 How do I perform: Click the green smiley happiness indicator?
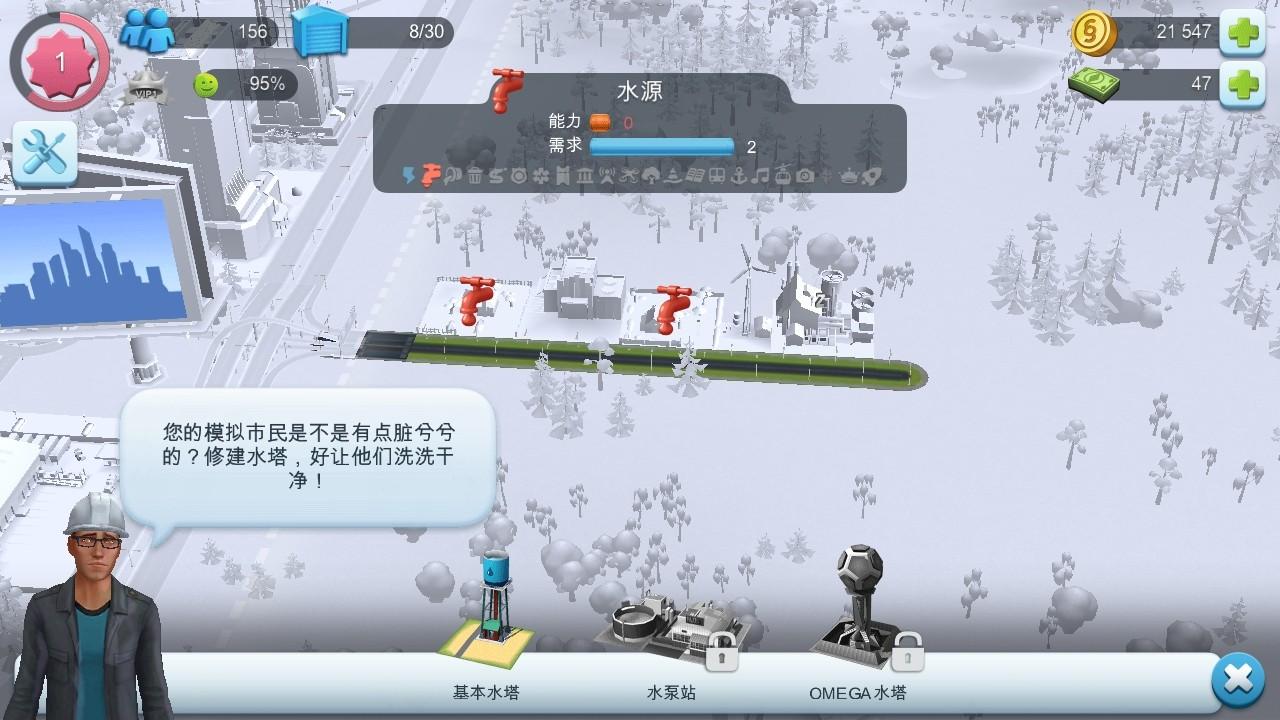click(x=207, y=84)
